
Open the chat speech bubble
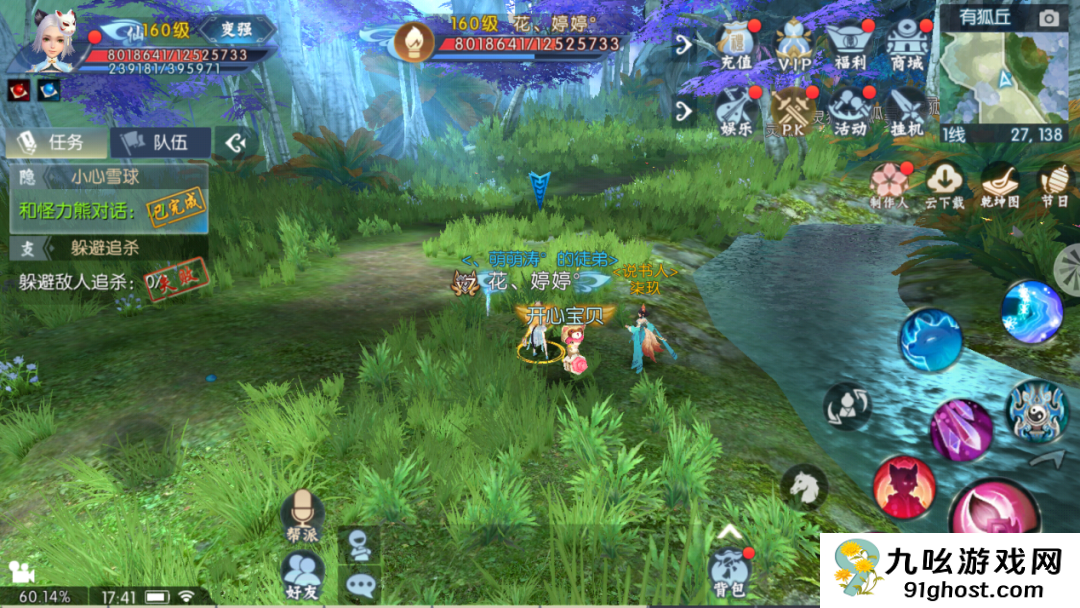point(359,583)
